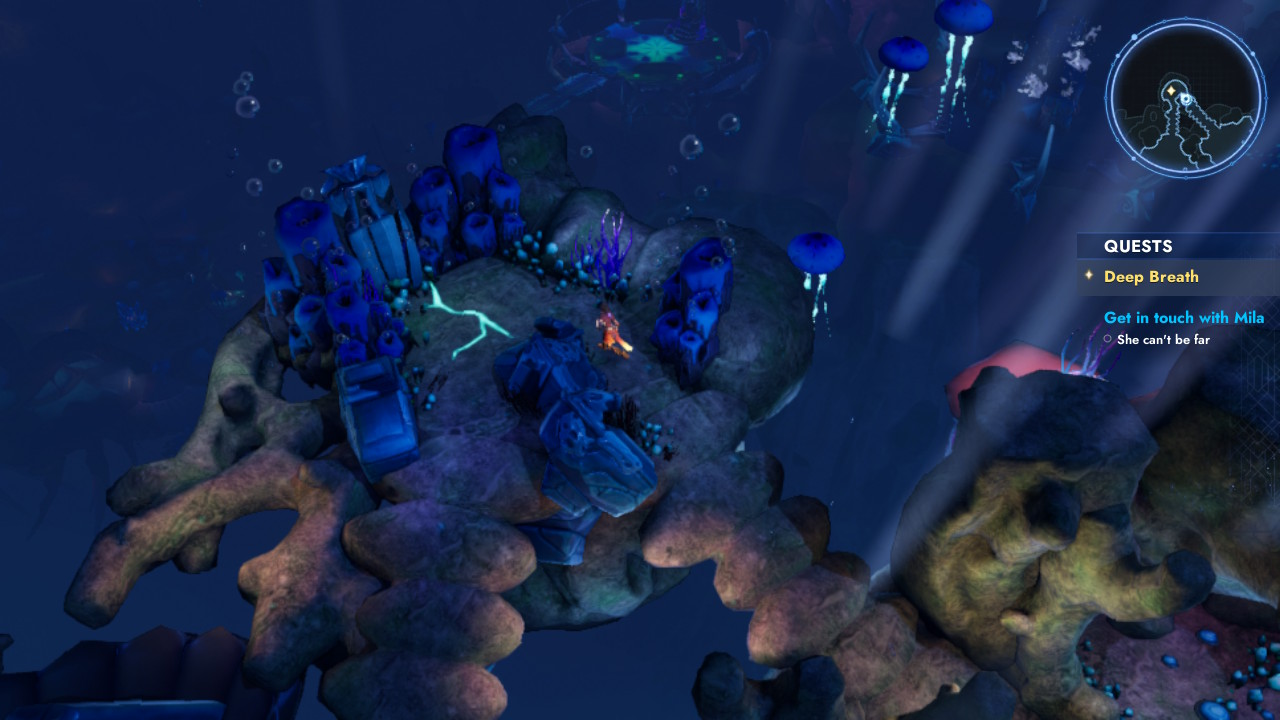
Task: Select the player marker on the minimap
Action: (1185, 99)
